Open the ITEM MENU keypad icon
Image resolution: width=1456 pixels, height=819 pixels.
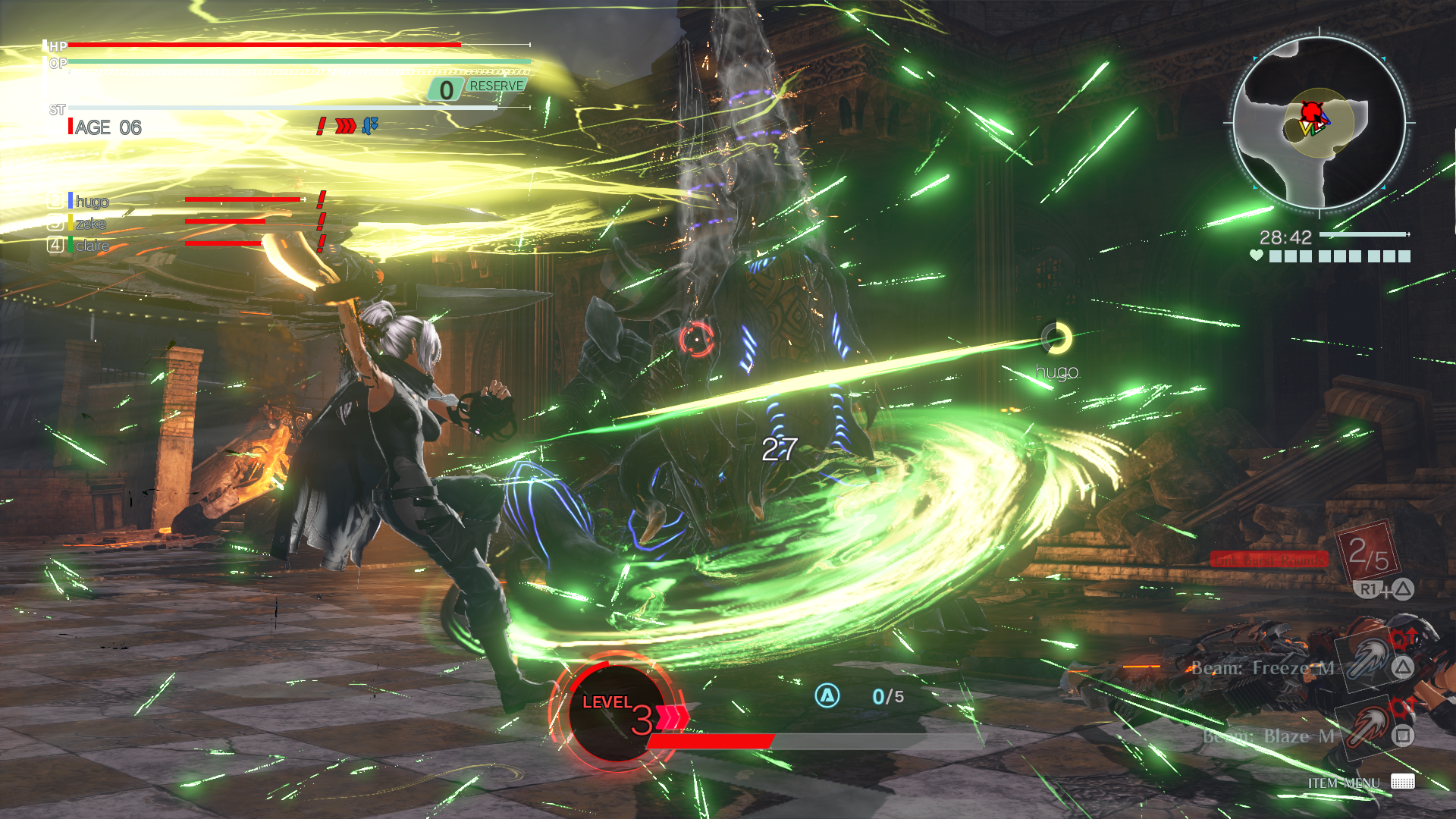point(1402,781)
